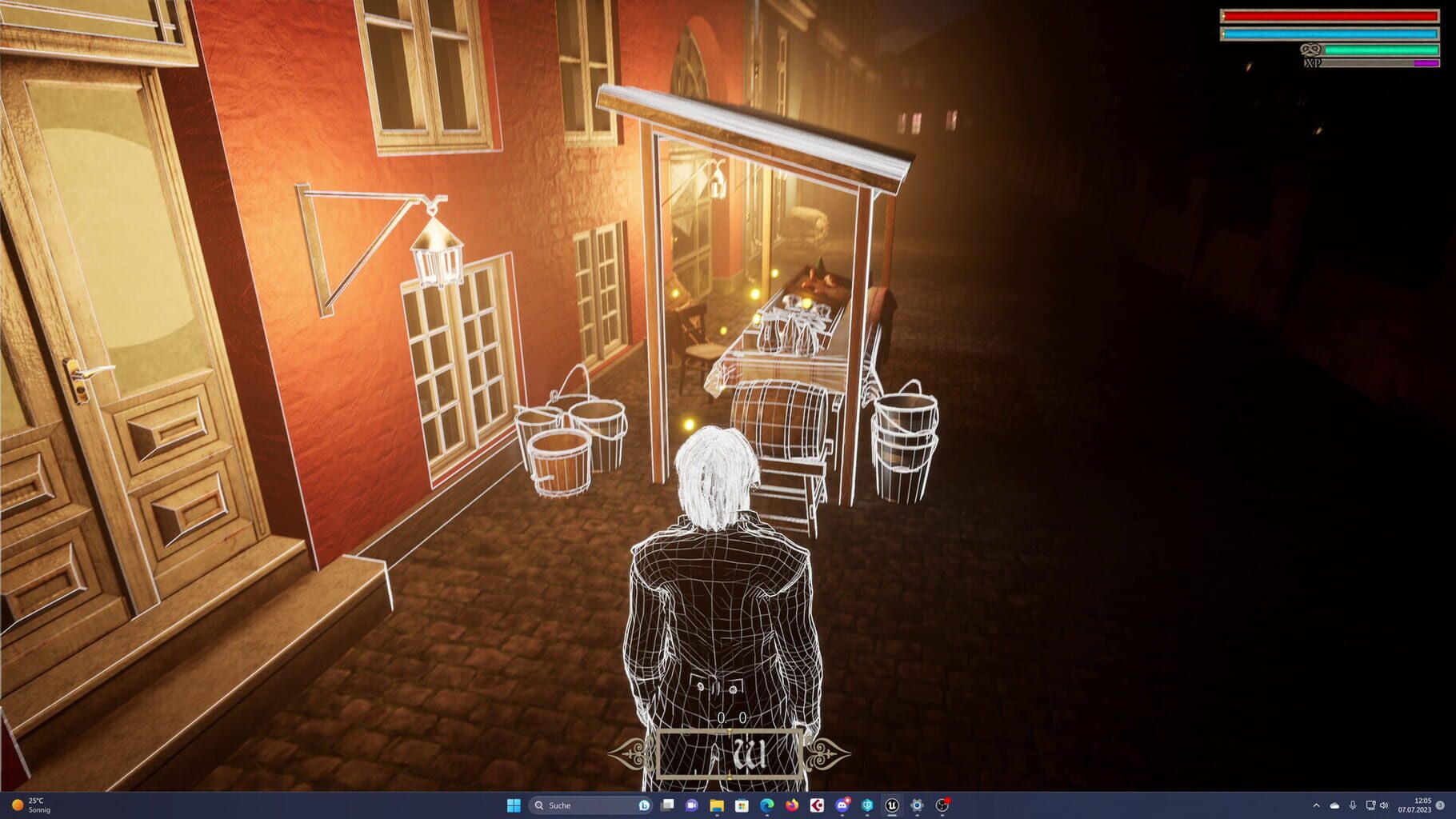Select the purple XP progress bar
This screenshot has width=1456, height=819.
tap(1426, 63)
